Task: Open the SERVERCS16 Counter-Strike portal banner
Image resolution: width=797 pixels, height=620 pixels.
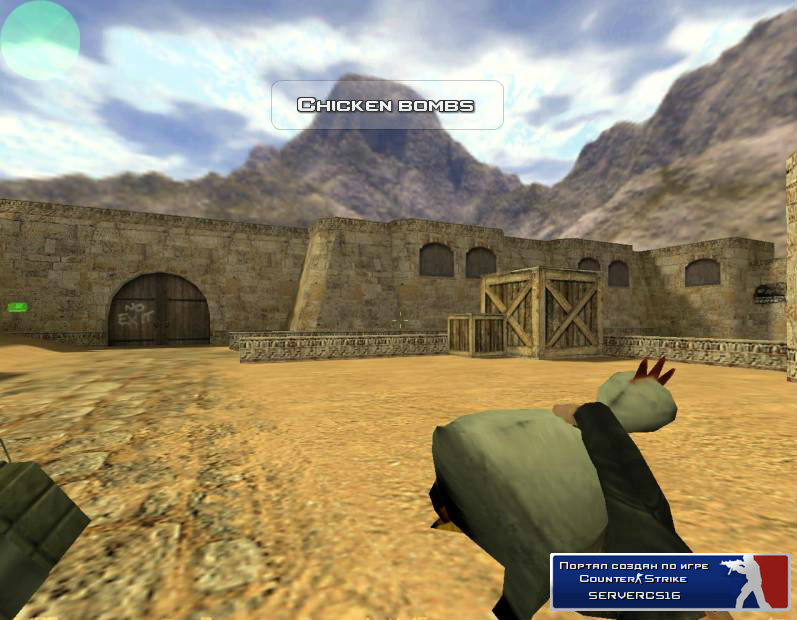Action: (669, 581)
